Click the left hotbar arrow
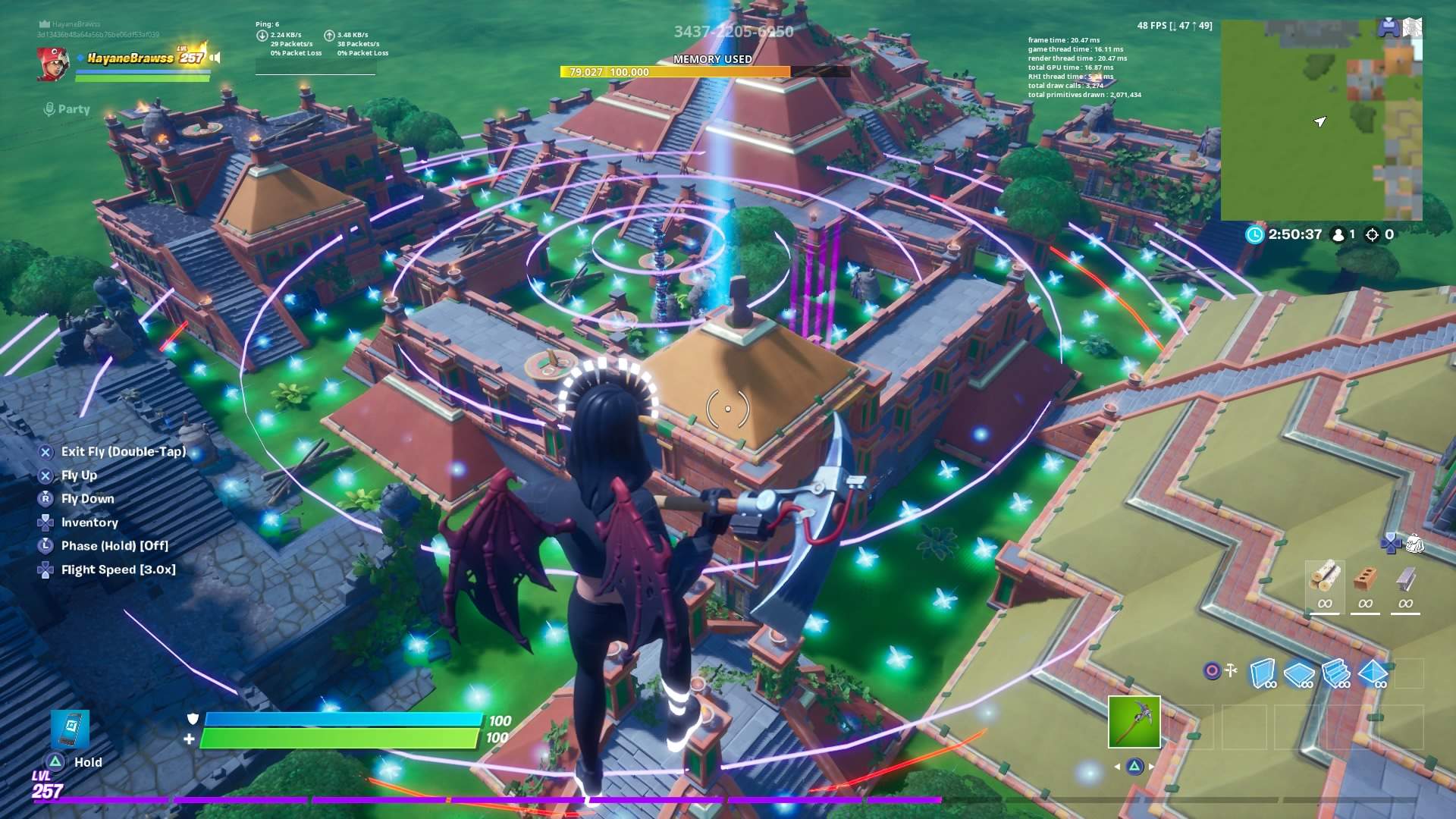1456x819 pixels. tap(1118, 767)
